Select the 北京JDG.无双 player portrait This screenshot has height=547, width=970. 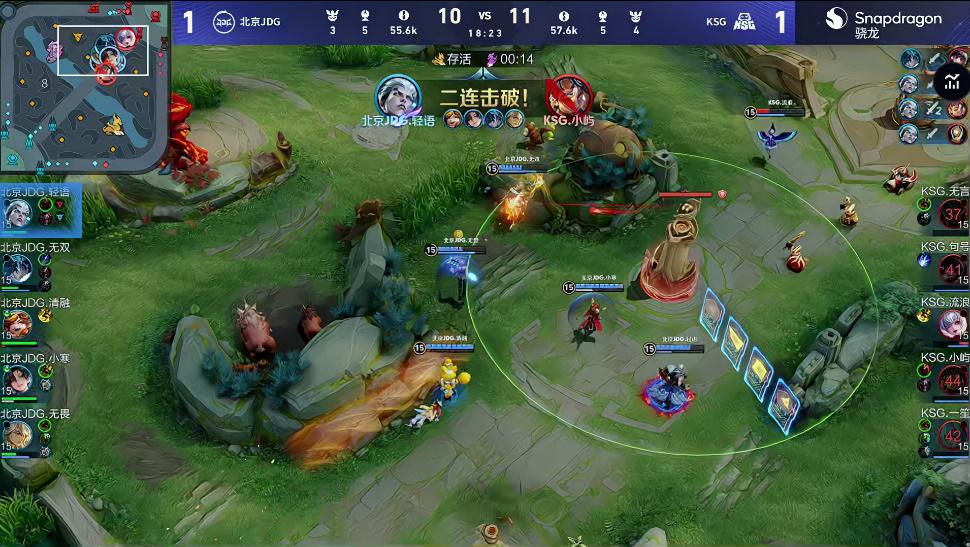tap(17, 268)
